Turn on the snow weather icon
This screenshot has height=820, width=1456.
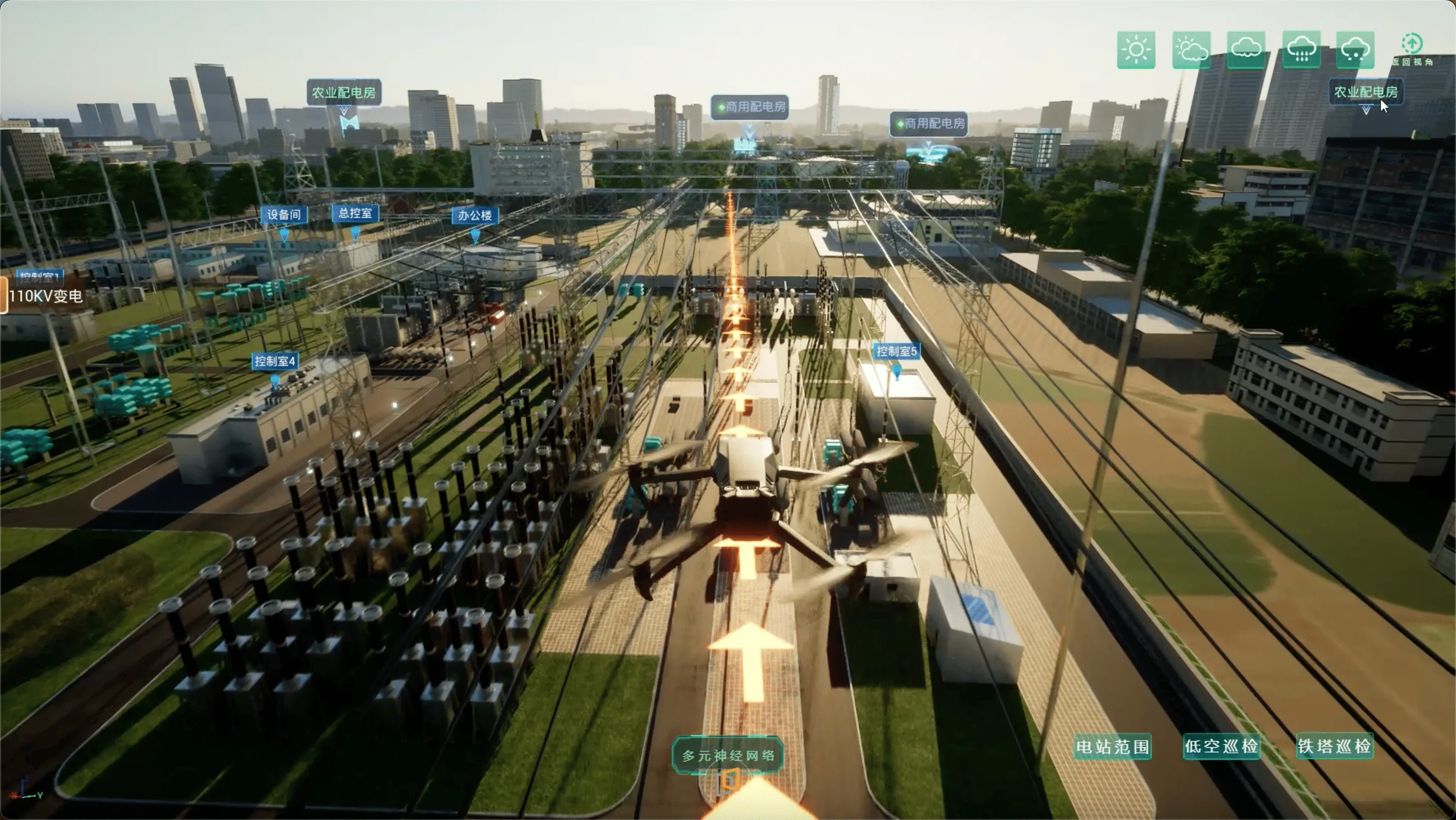point(1355,50)
